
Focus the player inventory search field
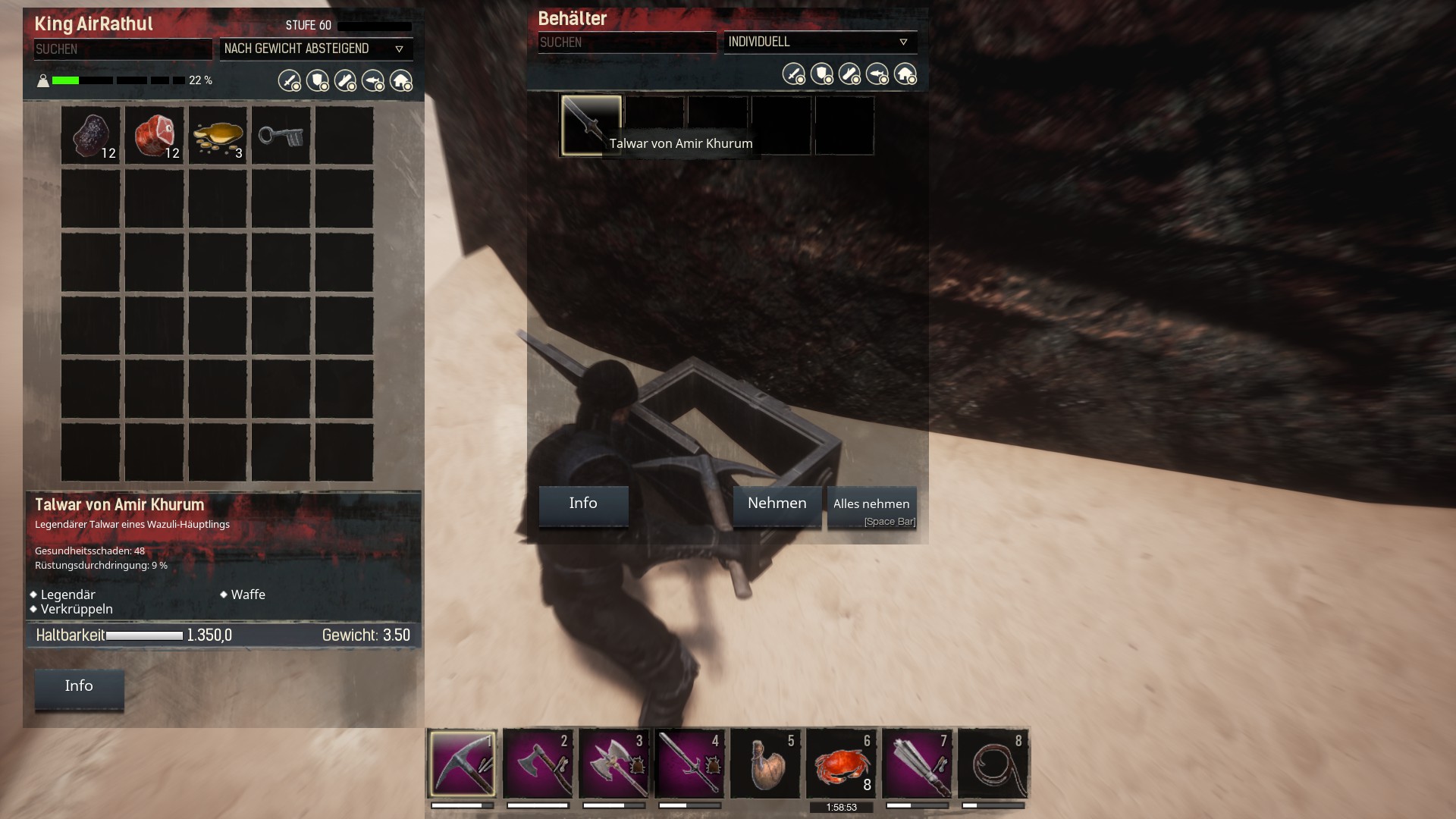pos(122,49)
